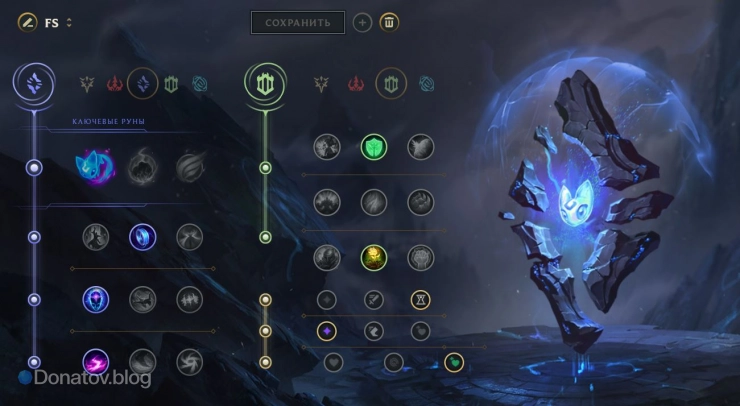The width and height of the screenshot is (740, 406).
Task: Choose the Gathering Storm rune
Action: click(190, 361)
